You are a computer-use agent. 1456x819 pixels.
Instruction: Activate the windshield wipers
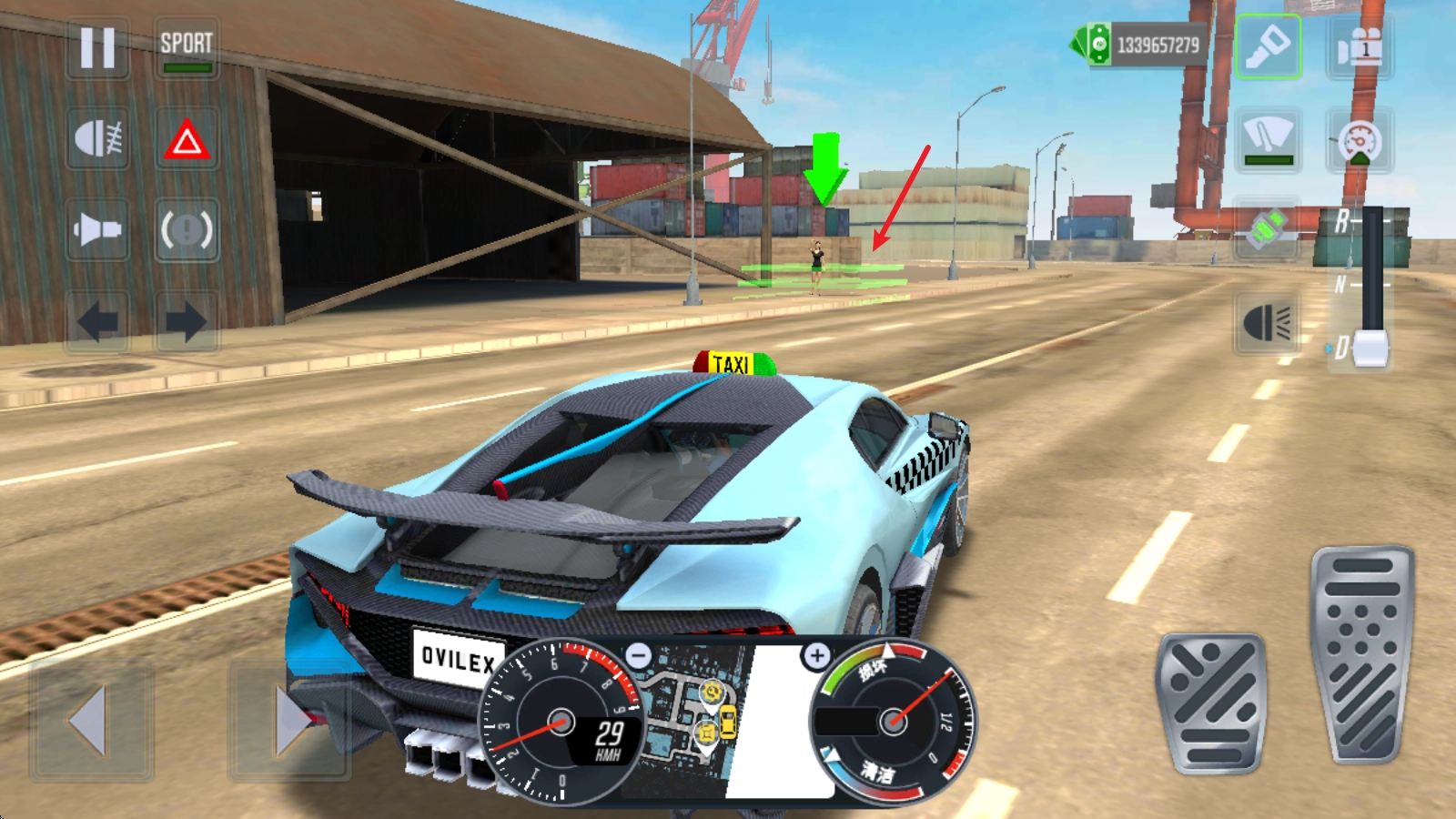pos(1268,138)
